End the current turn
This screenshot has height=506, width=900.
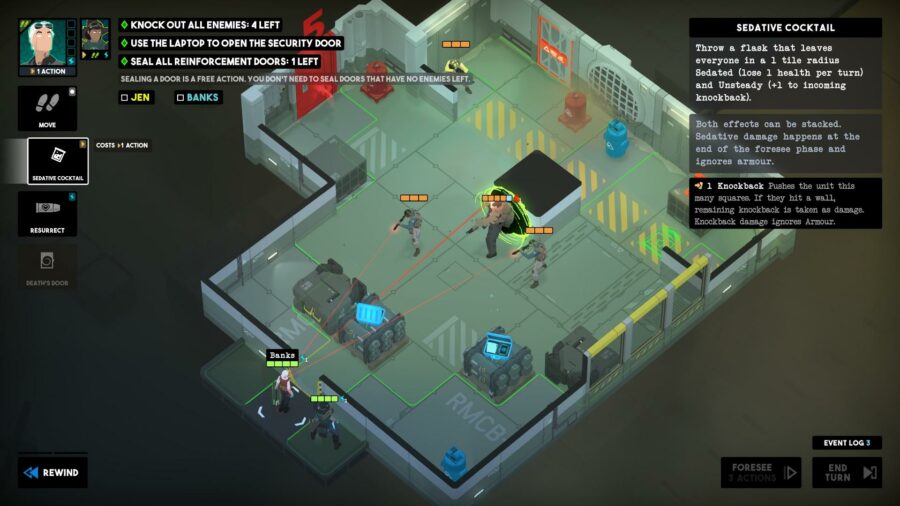846,472
